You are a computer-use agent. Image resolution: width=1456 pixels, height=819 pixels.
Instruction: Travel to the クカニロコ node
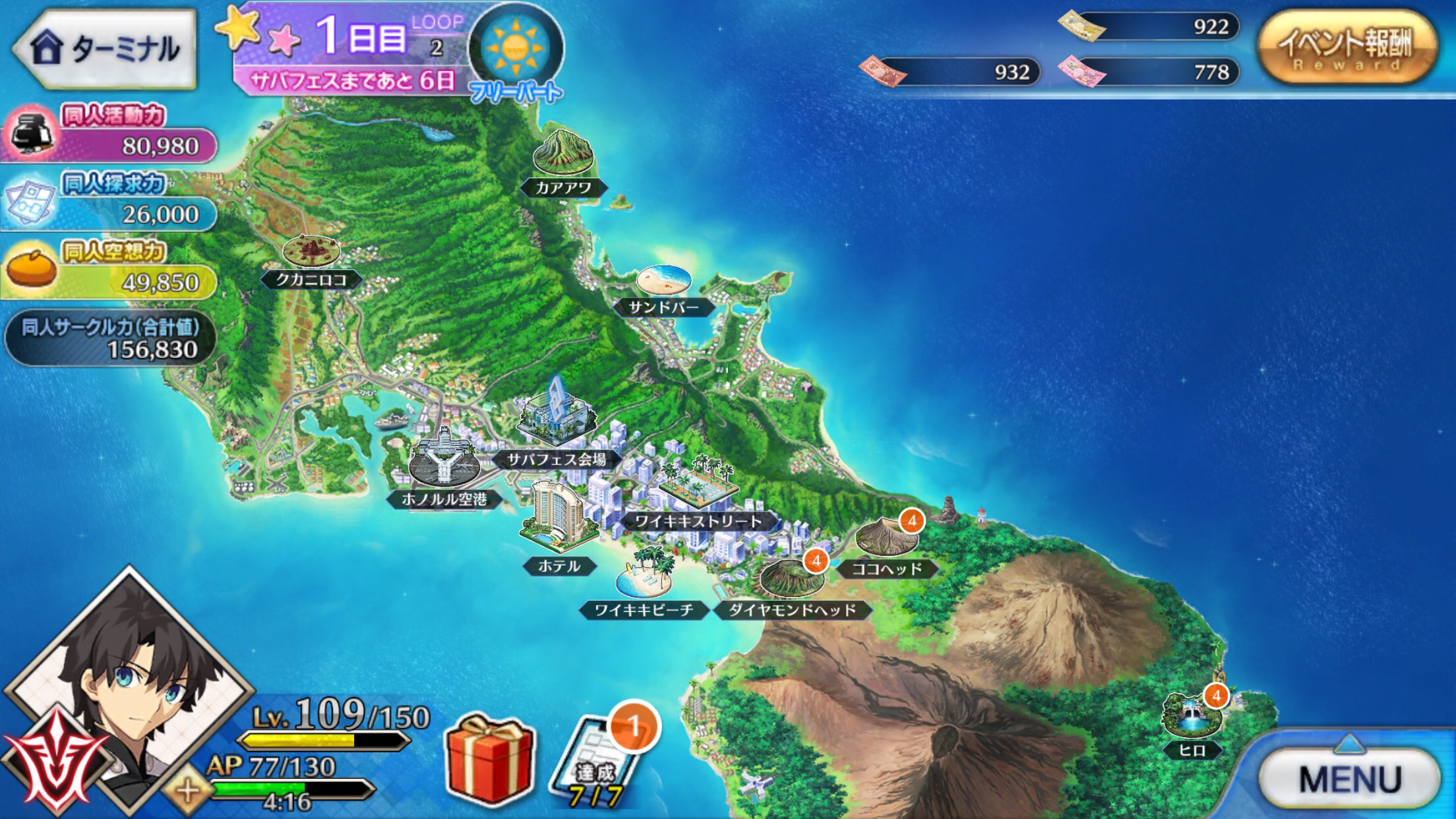(311, 257)
